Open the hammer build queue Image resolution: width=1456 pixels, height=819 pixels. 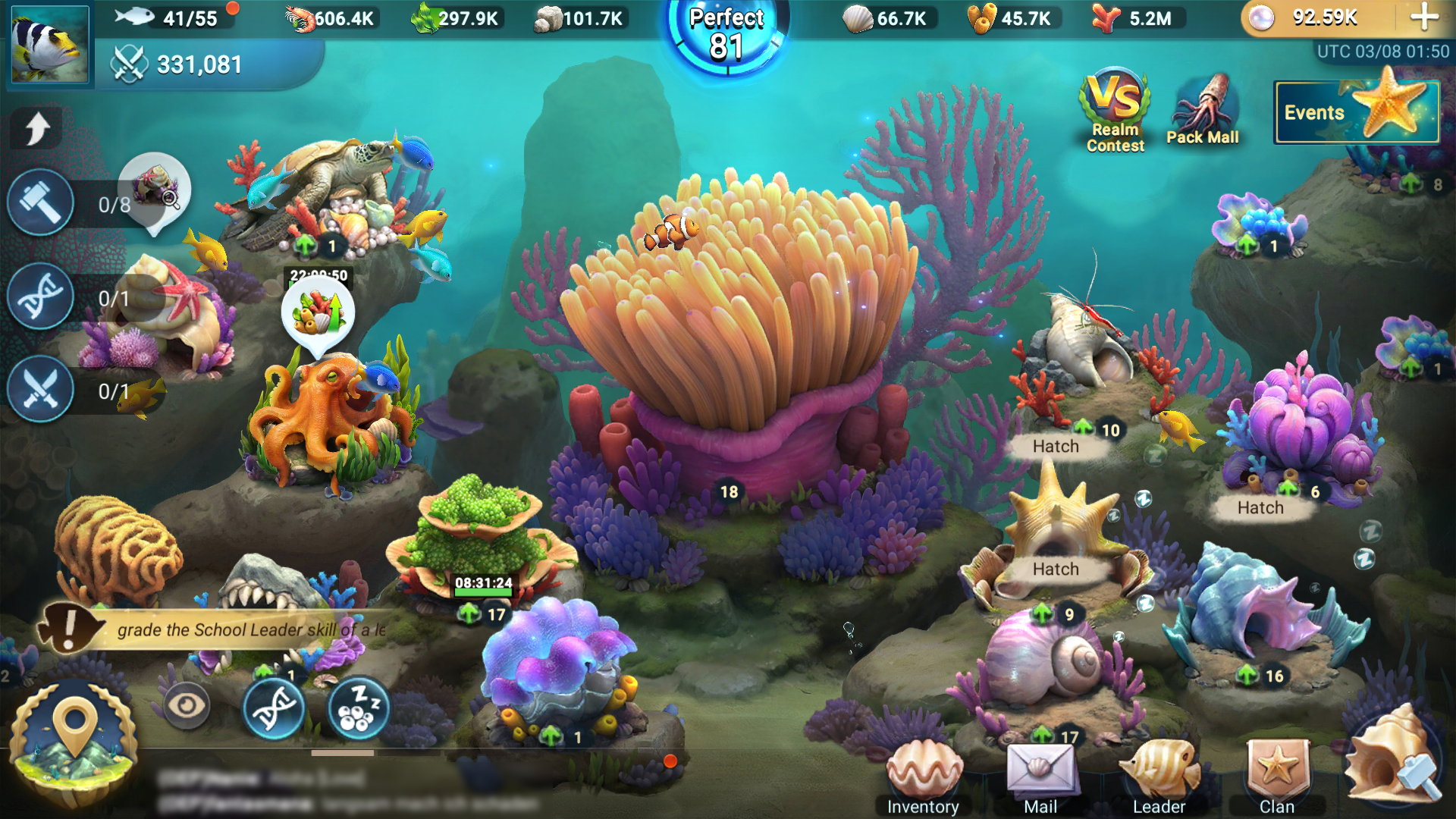point(41,202)
